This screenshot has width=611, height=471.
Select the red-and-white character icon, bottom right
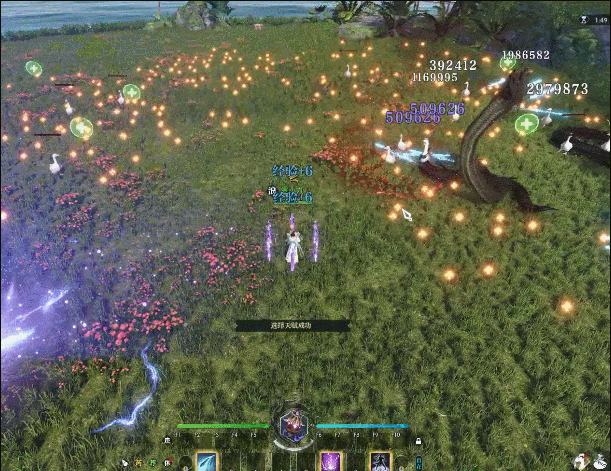point(579,460)
